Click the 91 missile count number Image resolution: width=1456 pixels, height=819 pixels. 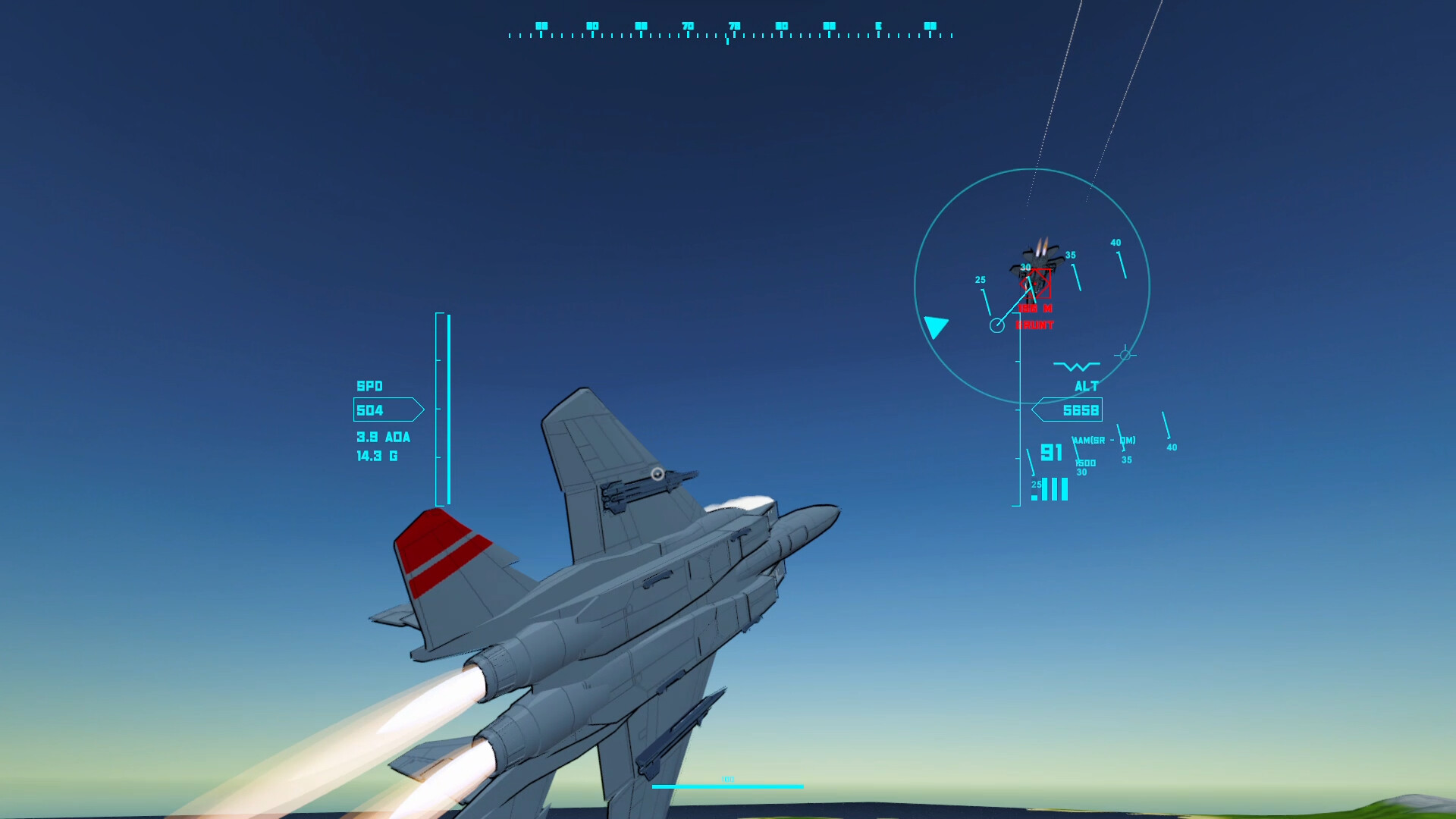[x=1051, y=453]
